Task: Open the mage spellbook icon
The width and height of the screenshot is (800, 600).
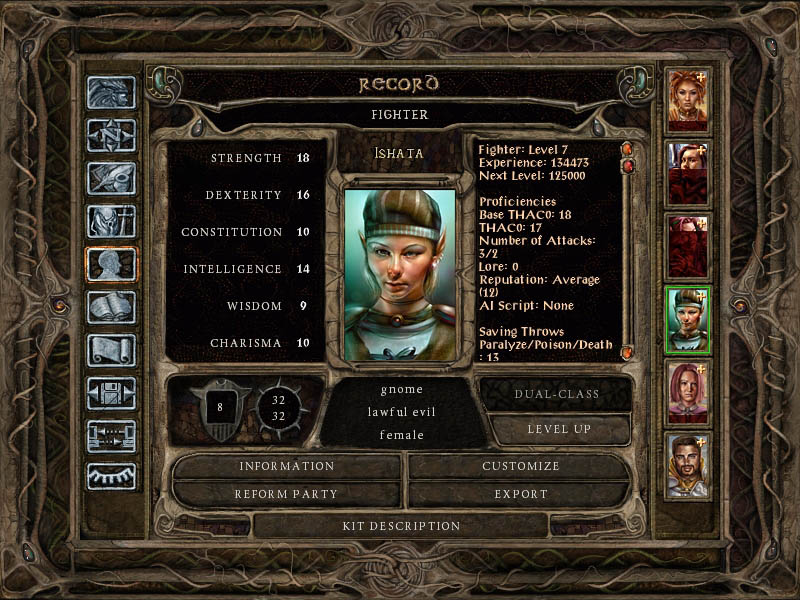Action: click(111, 307)
